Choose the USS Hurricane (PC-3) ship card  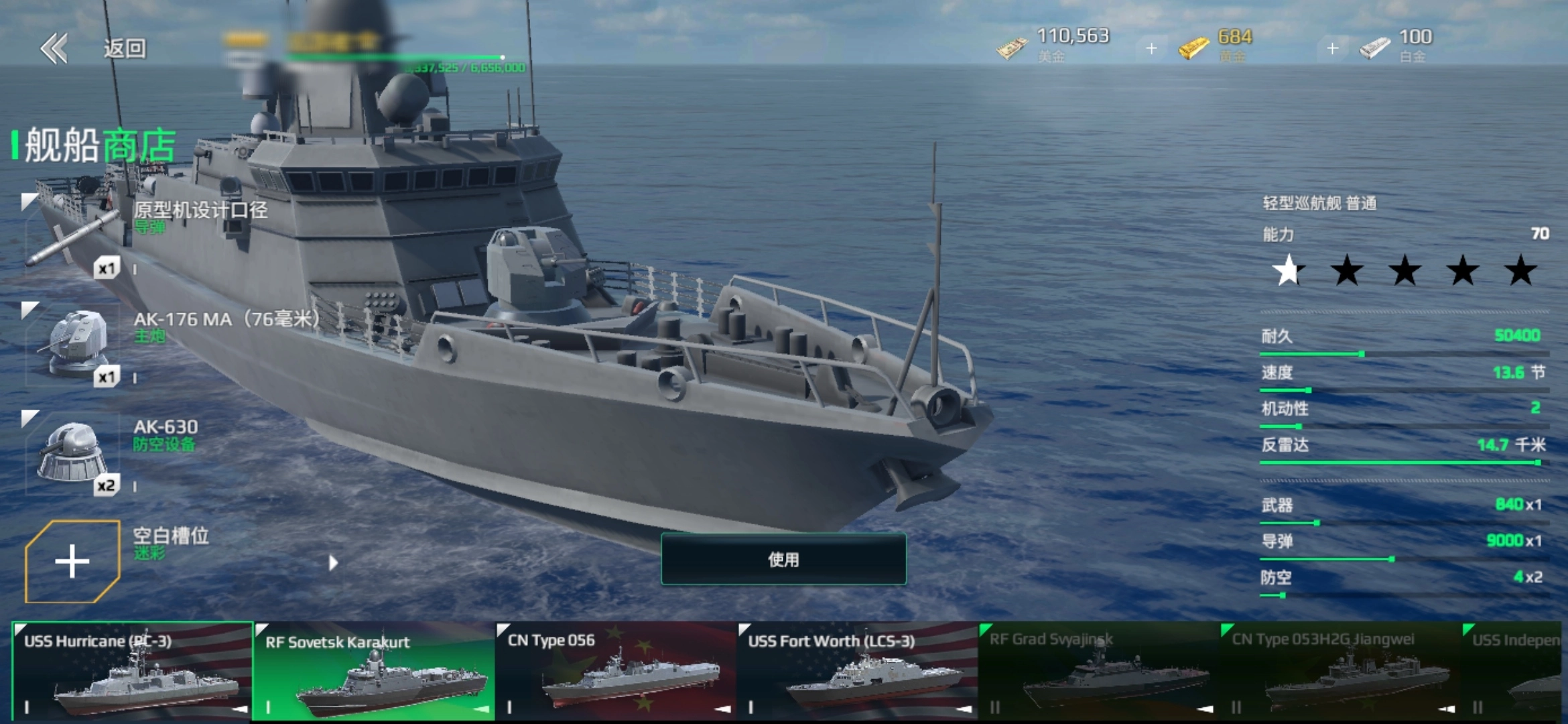tap(132, 672)
